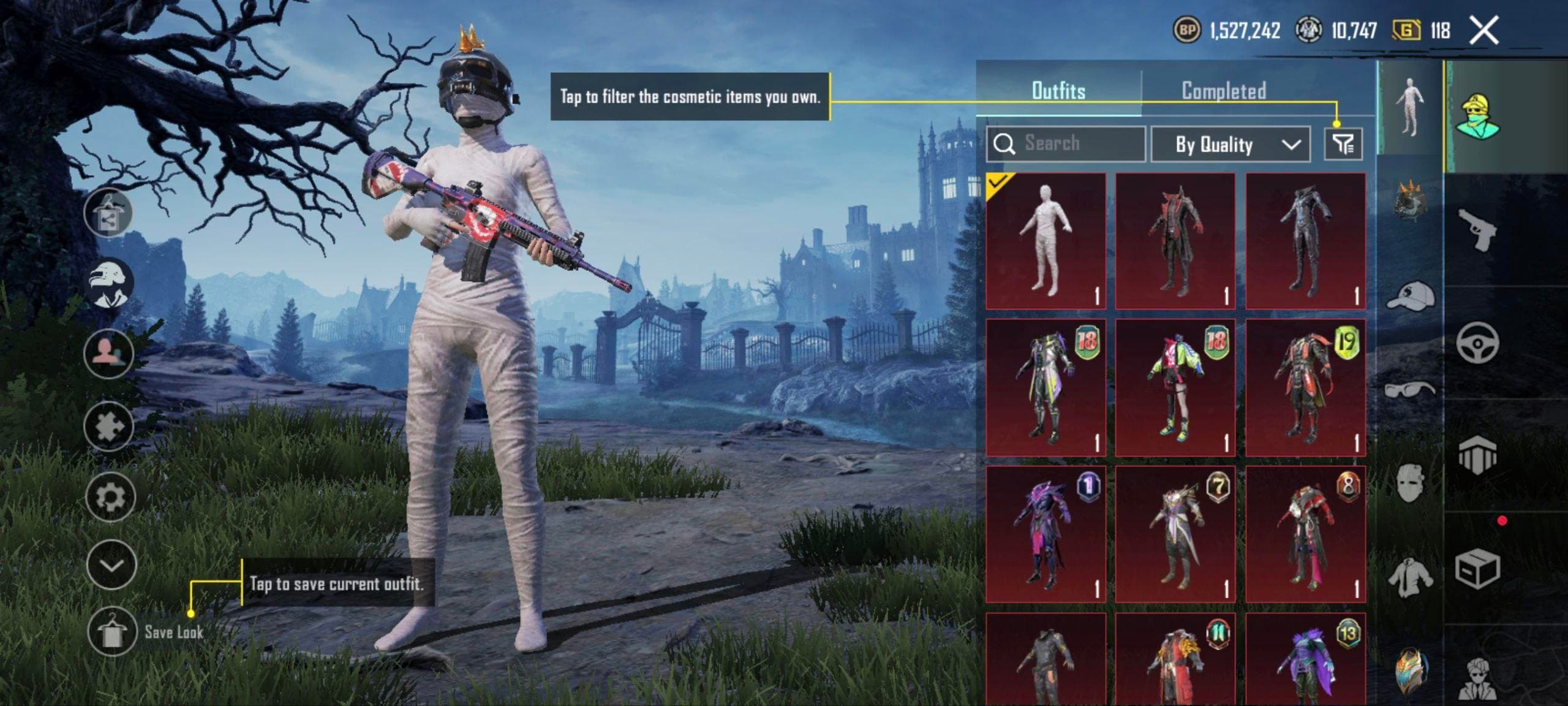1568x706 pixels.
Task: Open the steering wheel vehicles category
Action: pyautogui.click(x=1477, y=343)
